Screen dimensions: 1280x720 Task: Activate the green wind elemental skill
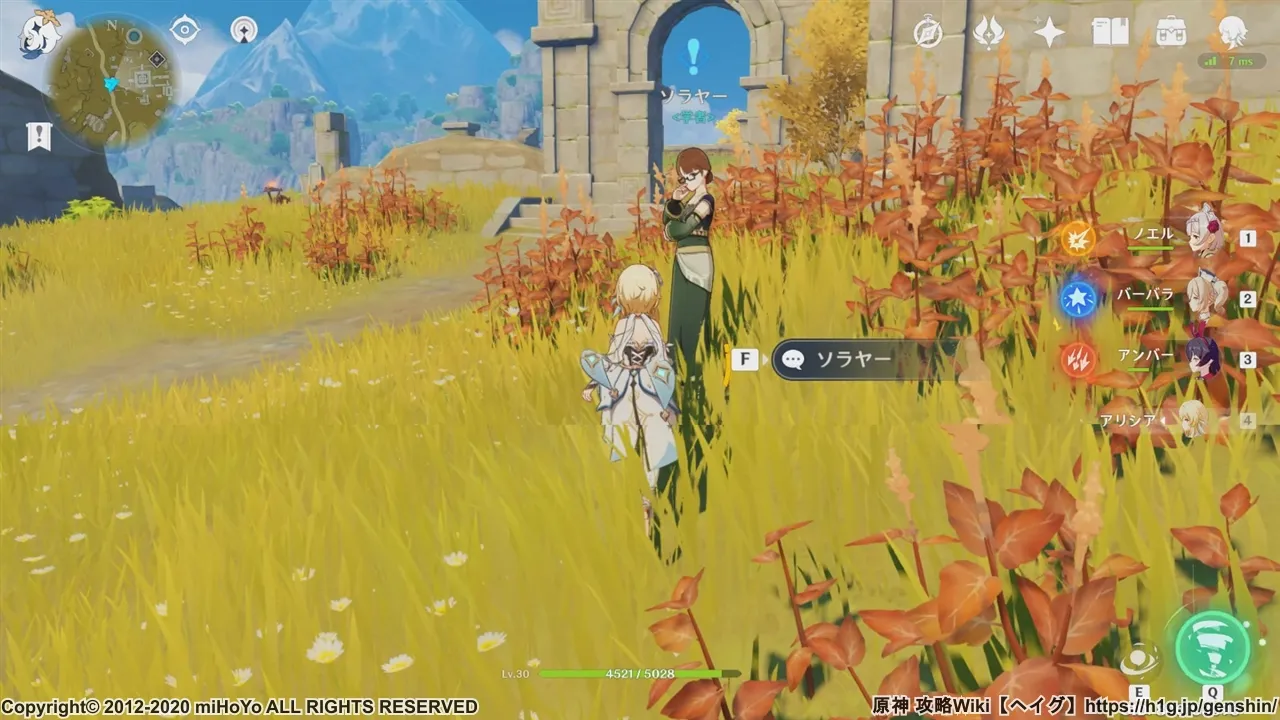pyautogui.click(x=1212, y=647)
